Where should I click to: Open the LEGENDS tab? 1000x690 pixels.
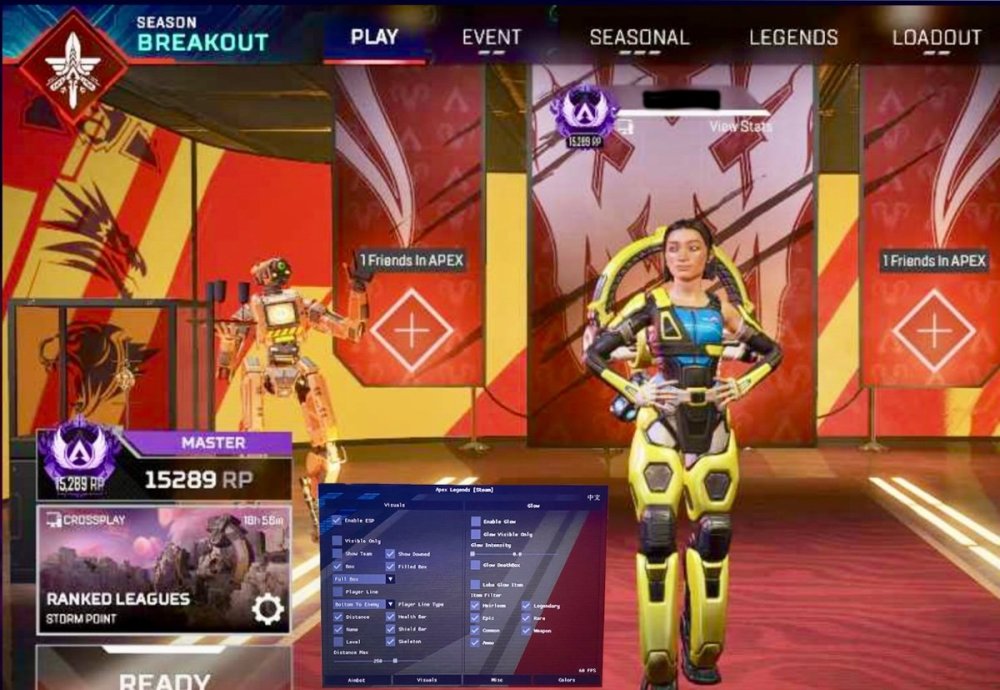[793, 38]
